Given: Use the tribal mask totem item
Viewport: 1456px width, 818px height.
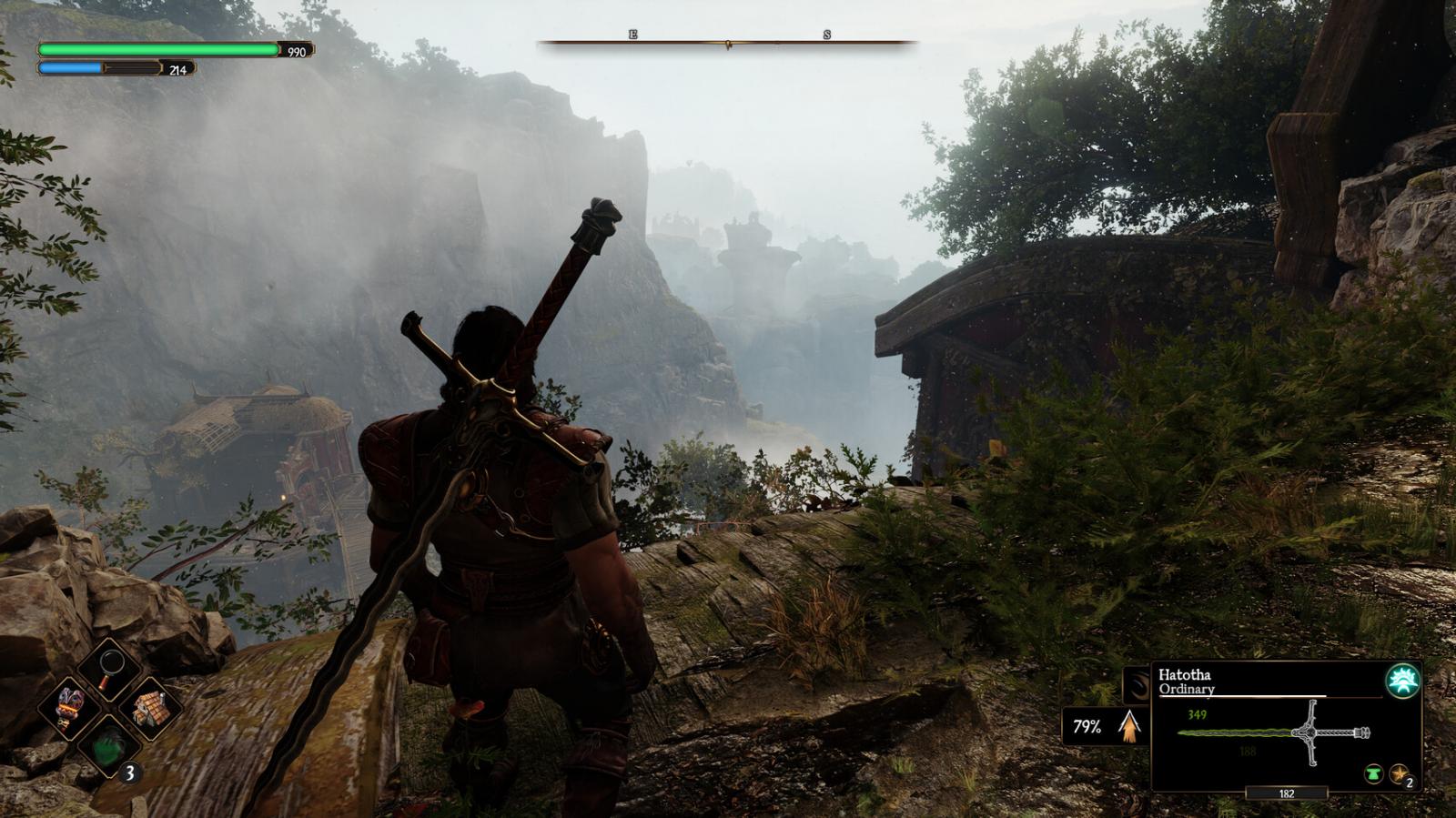Looking at the screenshot, I should pos(70,708).
